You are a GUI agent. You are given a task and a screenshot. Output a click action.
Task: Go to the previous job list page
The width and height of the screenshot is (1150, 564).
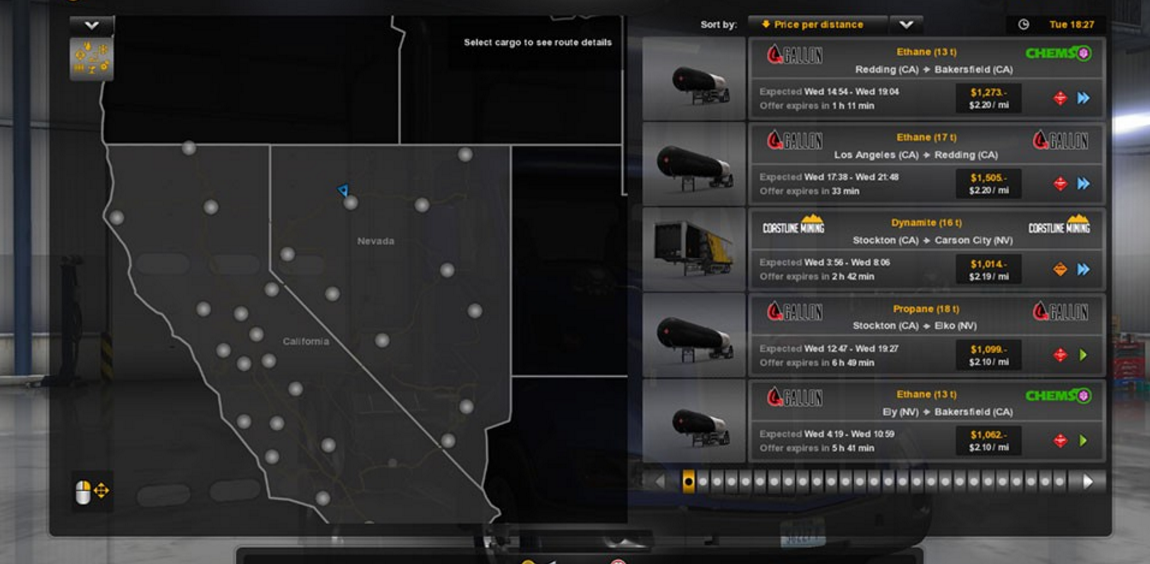tap(658, 481)
